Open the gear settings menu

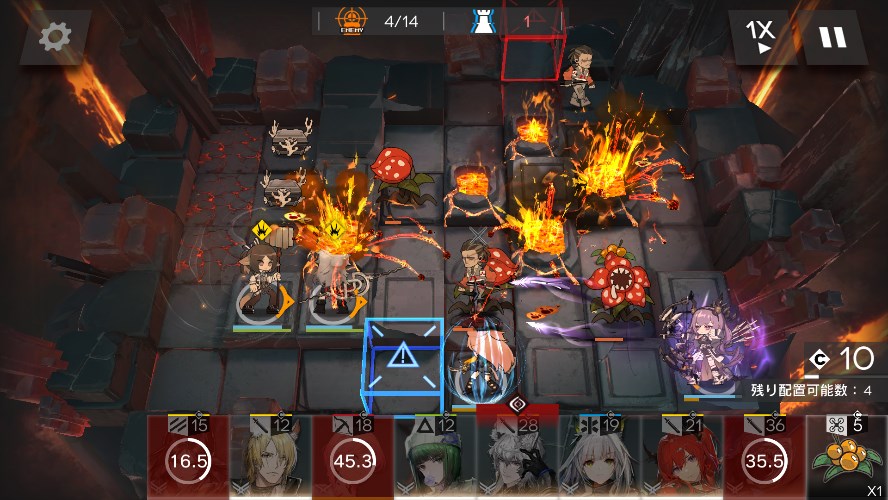coord(55,38)
